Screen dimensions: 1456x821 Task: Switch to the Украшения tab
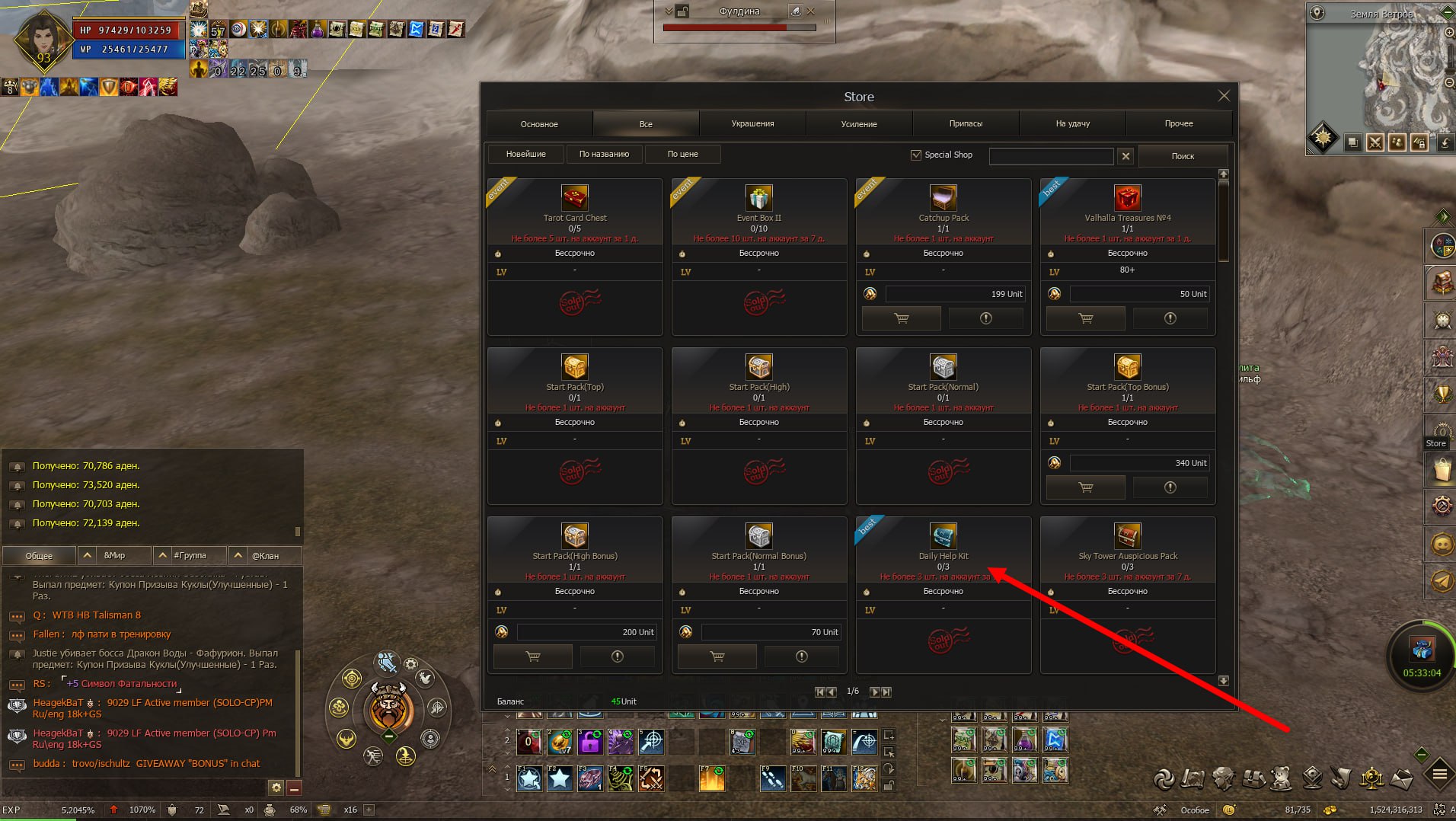coord(752,123)
